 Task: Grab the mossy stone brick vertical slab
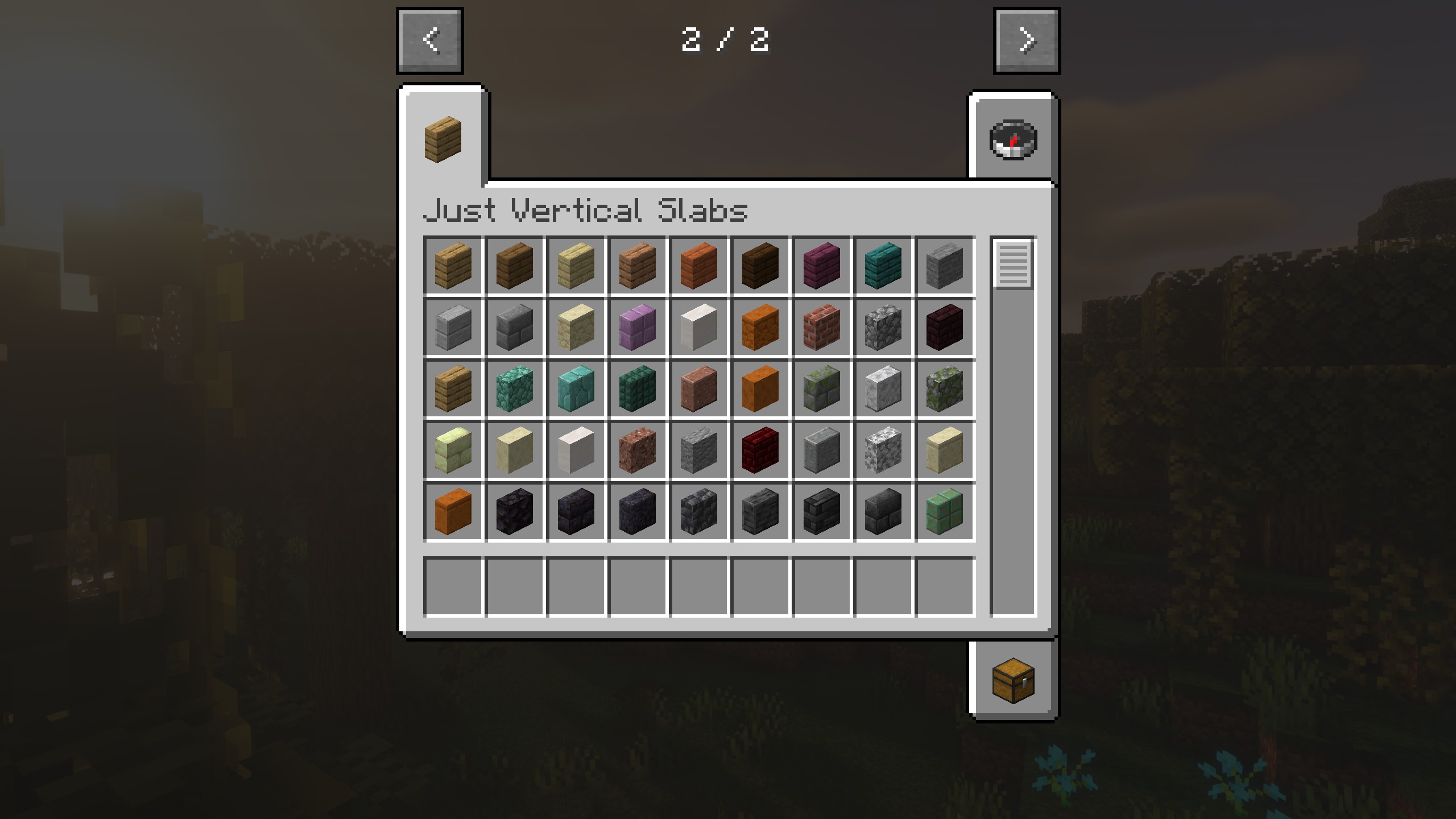[821, 388]
